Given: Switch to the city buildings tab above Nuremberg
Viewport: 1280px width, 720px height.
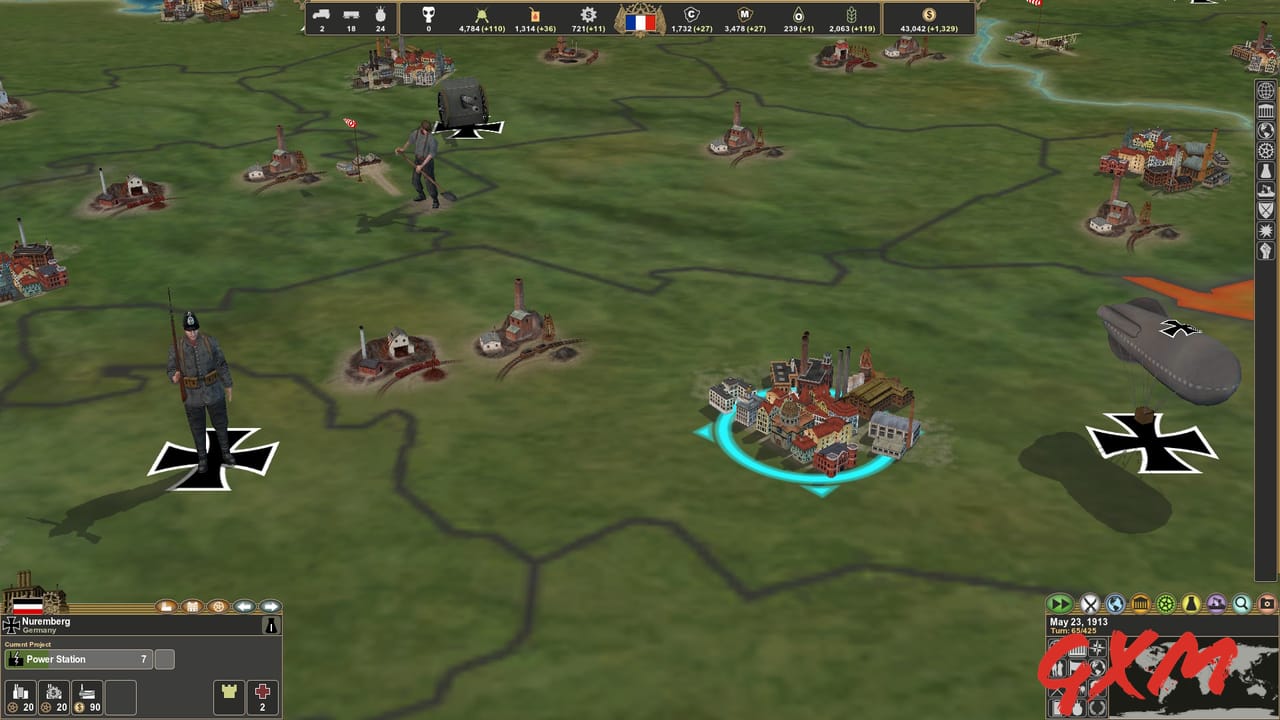Looking at the screenshot, I should tap(194, 606).
